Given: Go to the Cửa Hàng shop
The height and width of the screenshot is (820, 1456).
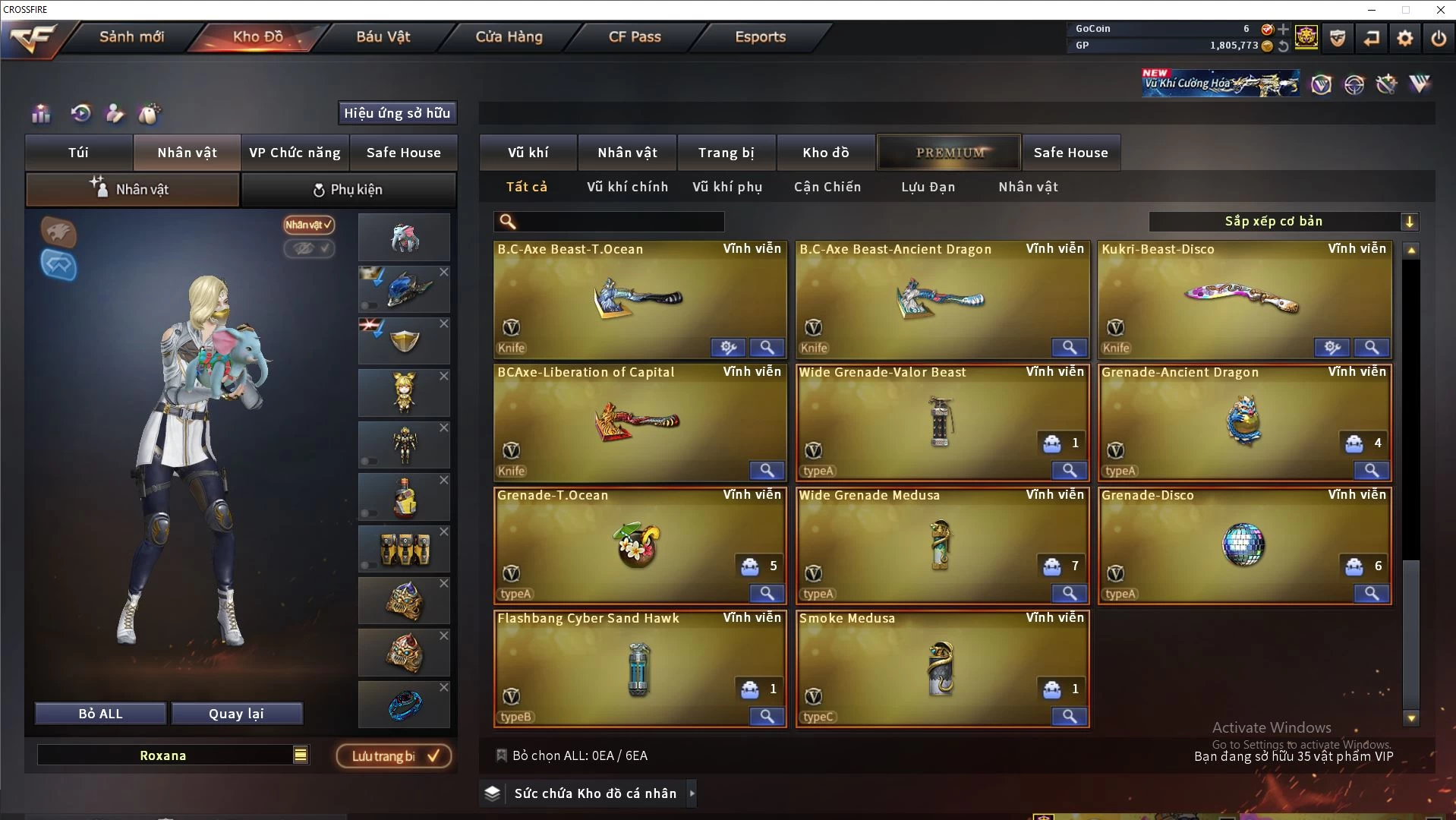Looking at the screenshot, I should [x=509, y=36].
